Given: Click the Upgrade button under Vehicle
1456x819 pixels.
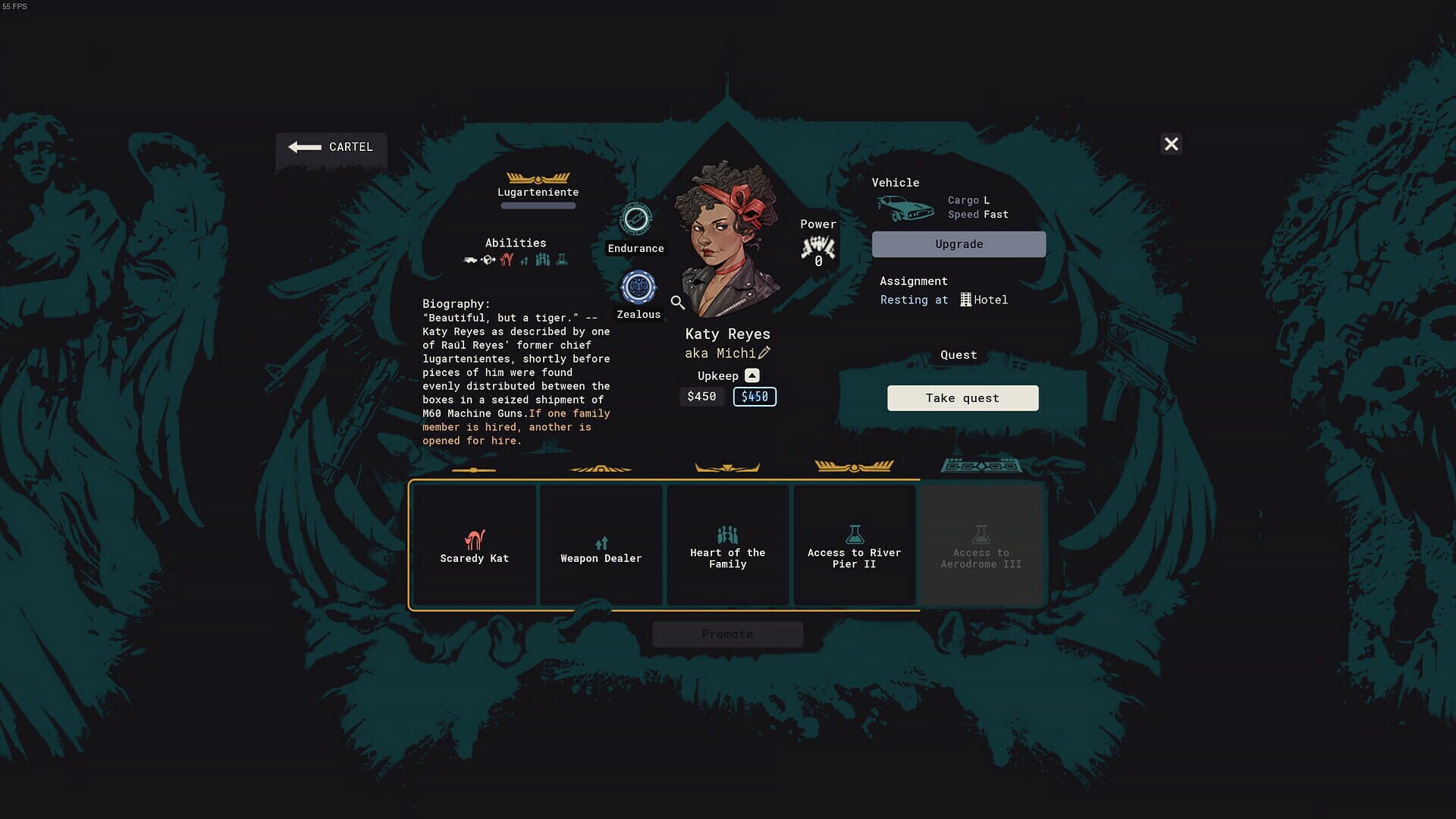Looking at the screenshot, I should [x=958, y=243].
